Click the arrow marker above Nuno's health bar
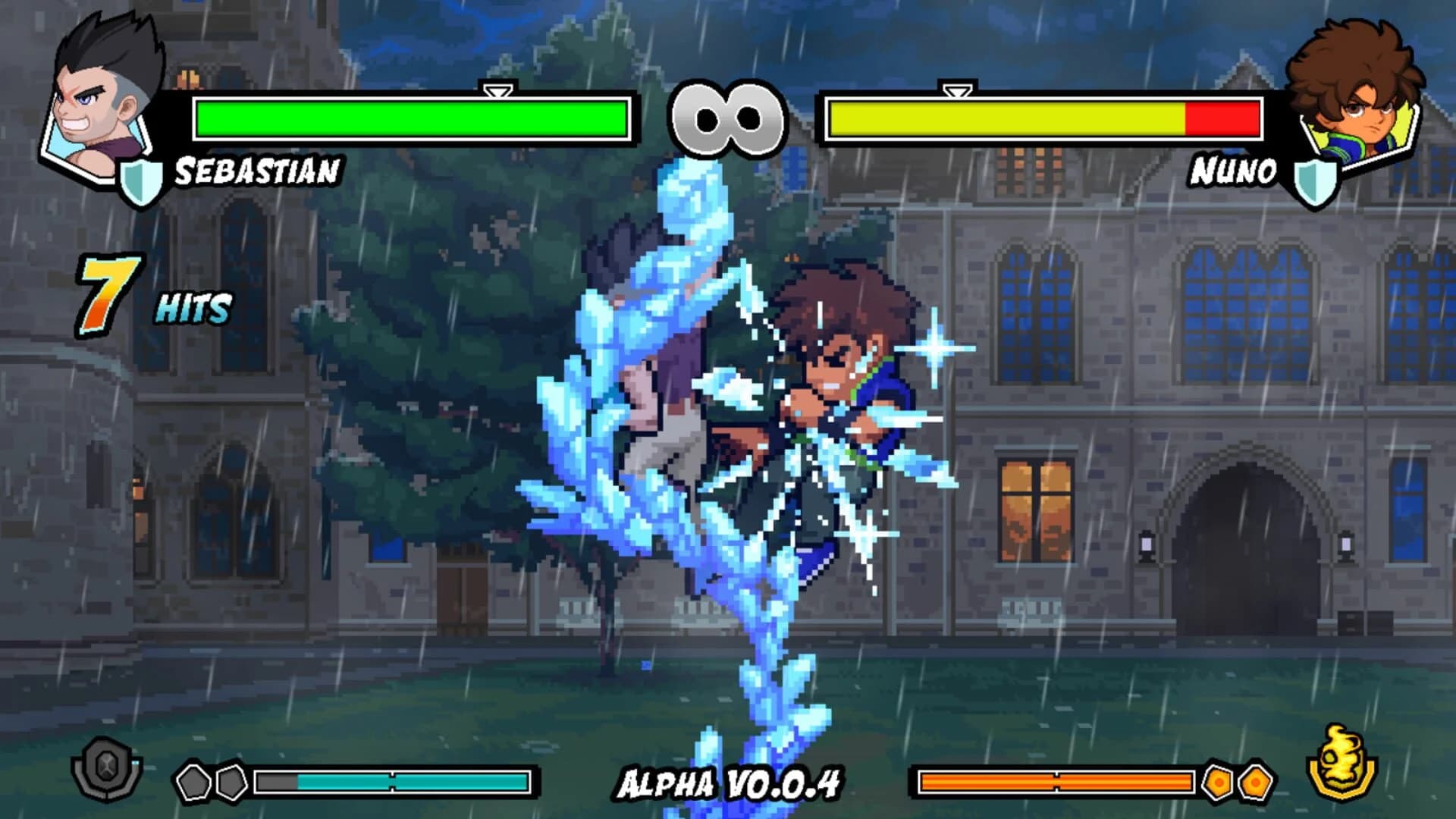 (x=957, y=91)
